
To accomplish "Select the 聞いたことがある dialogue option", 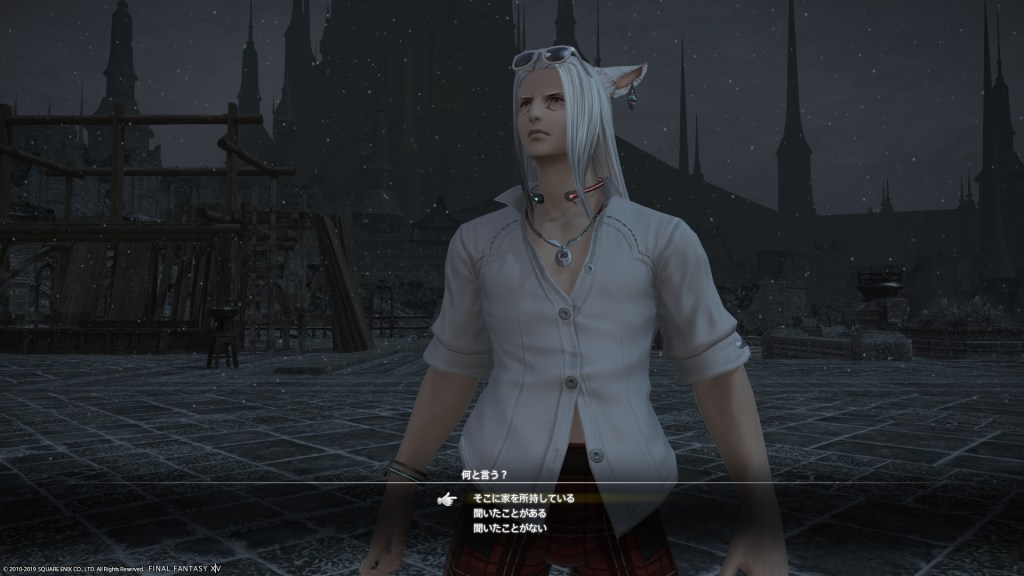I will [x=510, y=513].
